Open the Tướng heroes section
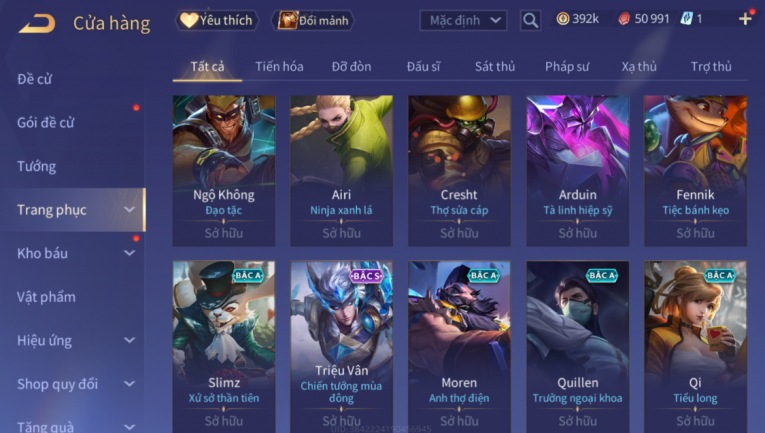765x433 pixels. 37,166
